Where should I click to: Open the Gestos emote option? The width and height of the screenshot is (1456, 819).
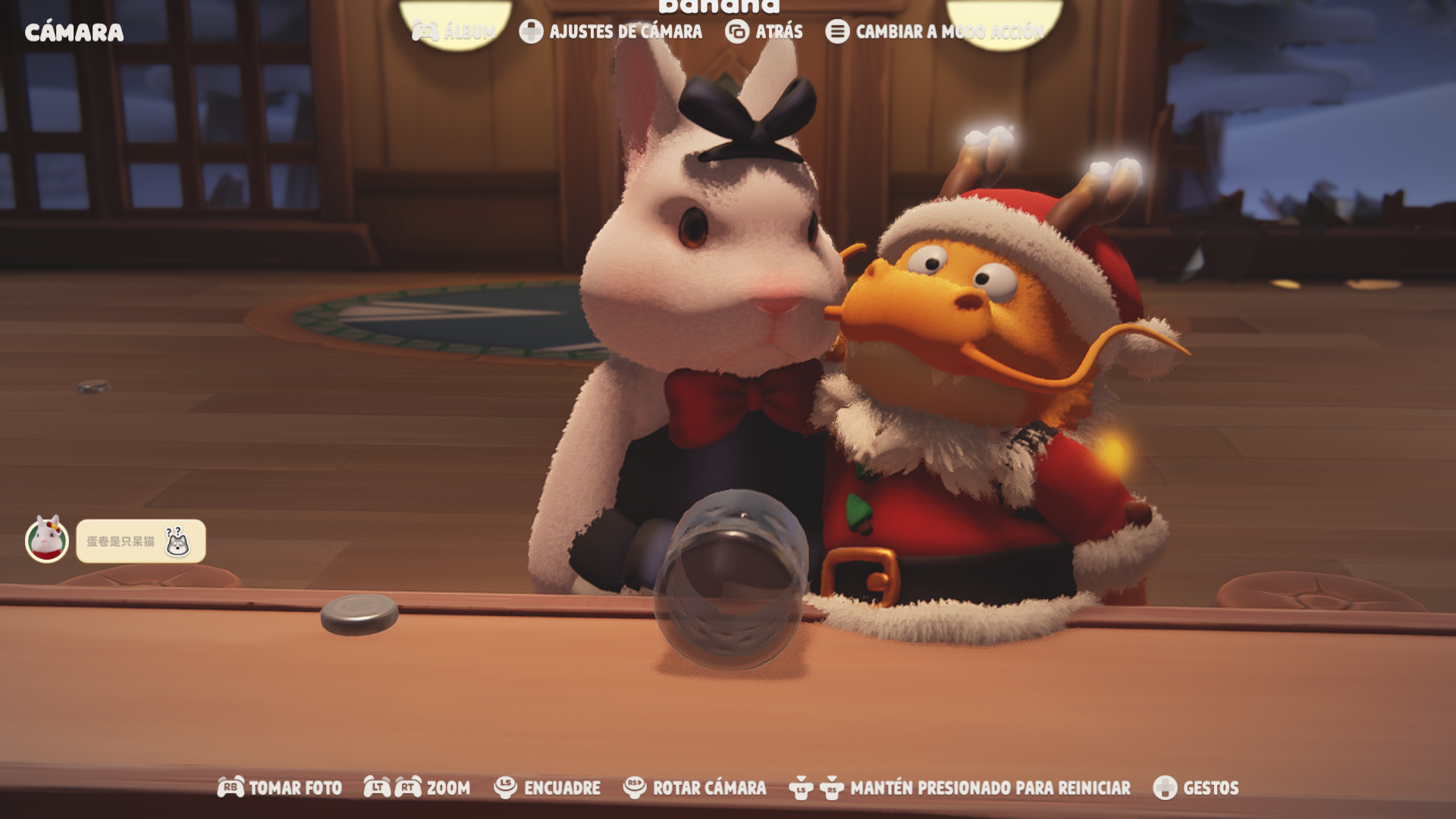(1196, 788)
